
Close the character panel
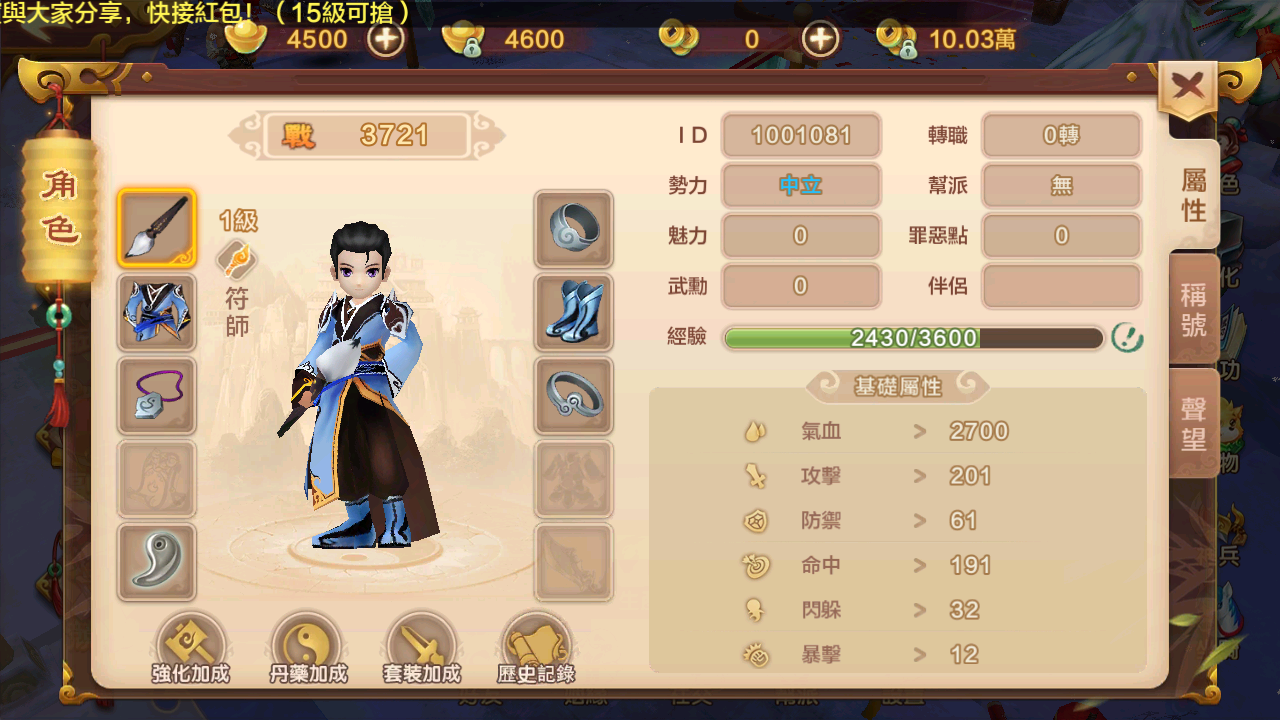point(1188,88)
